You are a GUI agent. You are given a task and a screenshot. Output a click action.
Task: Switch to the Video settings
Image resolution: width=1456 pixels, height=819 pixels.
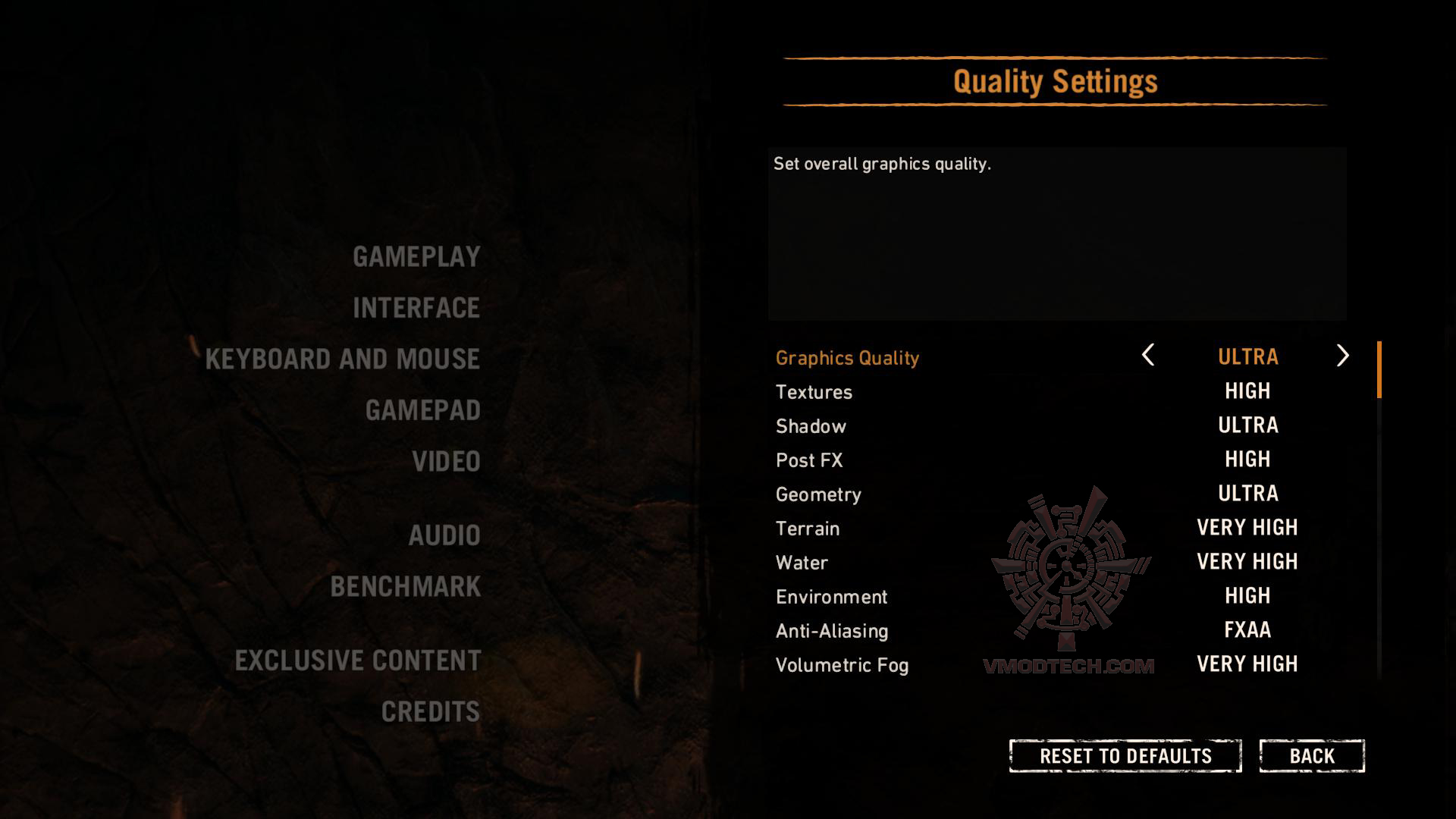(446, 462)
